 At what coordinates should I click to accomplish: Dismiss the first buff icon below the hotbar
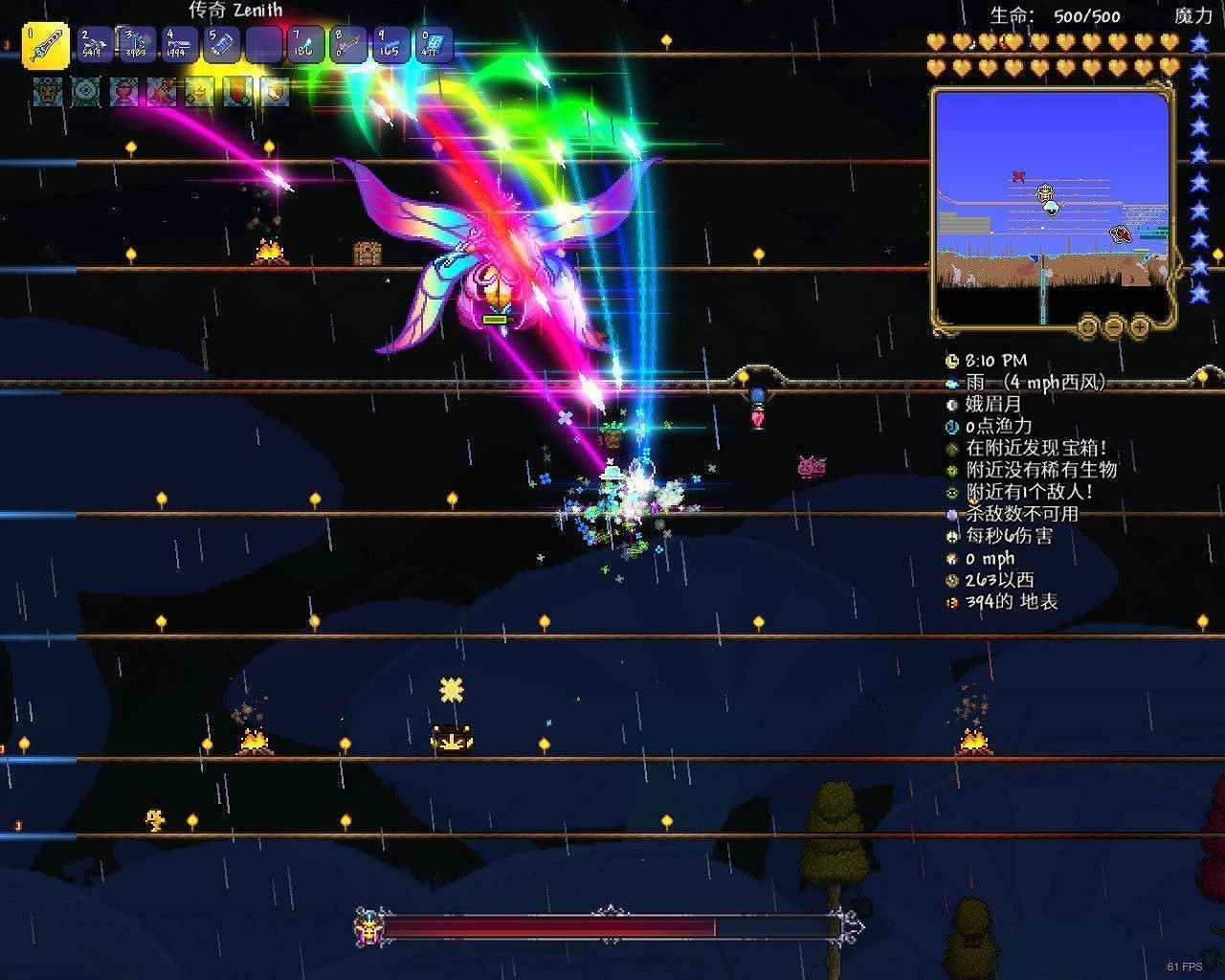(46, 93)
